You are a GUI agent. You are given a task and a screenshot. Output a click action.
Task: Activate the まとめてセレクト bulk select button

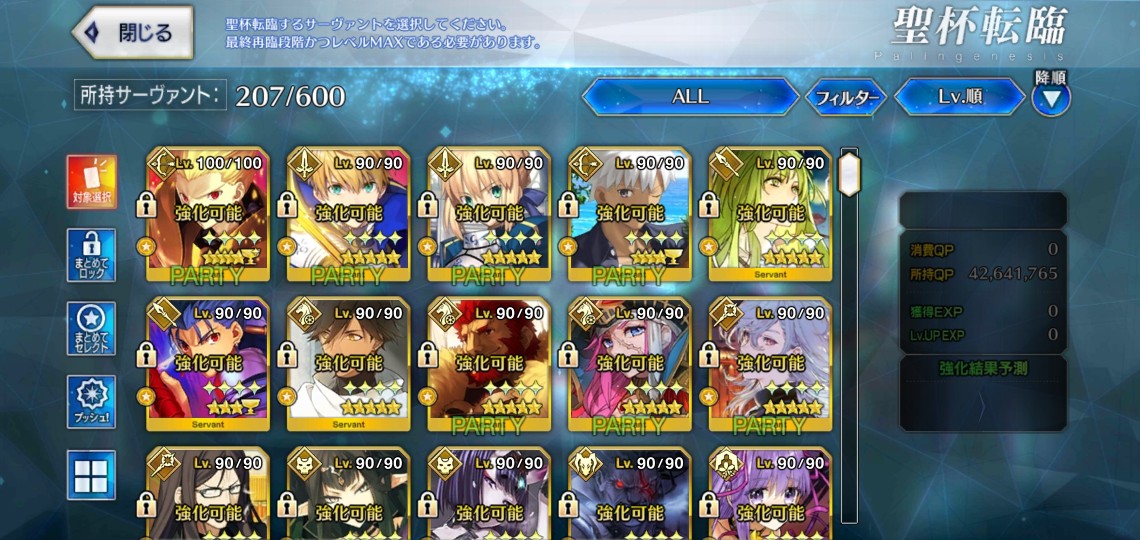(x=91, y=328)
